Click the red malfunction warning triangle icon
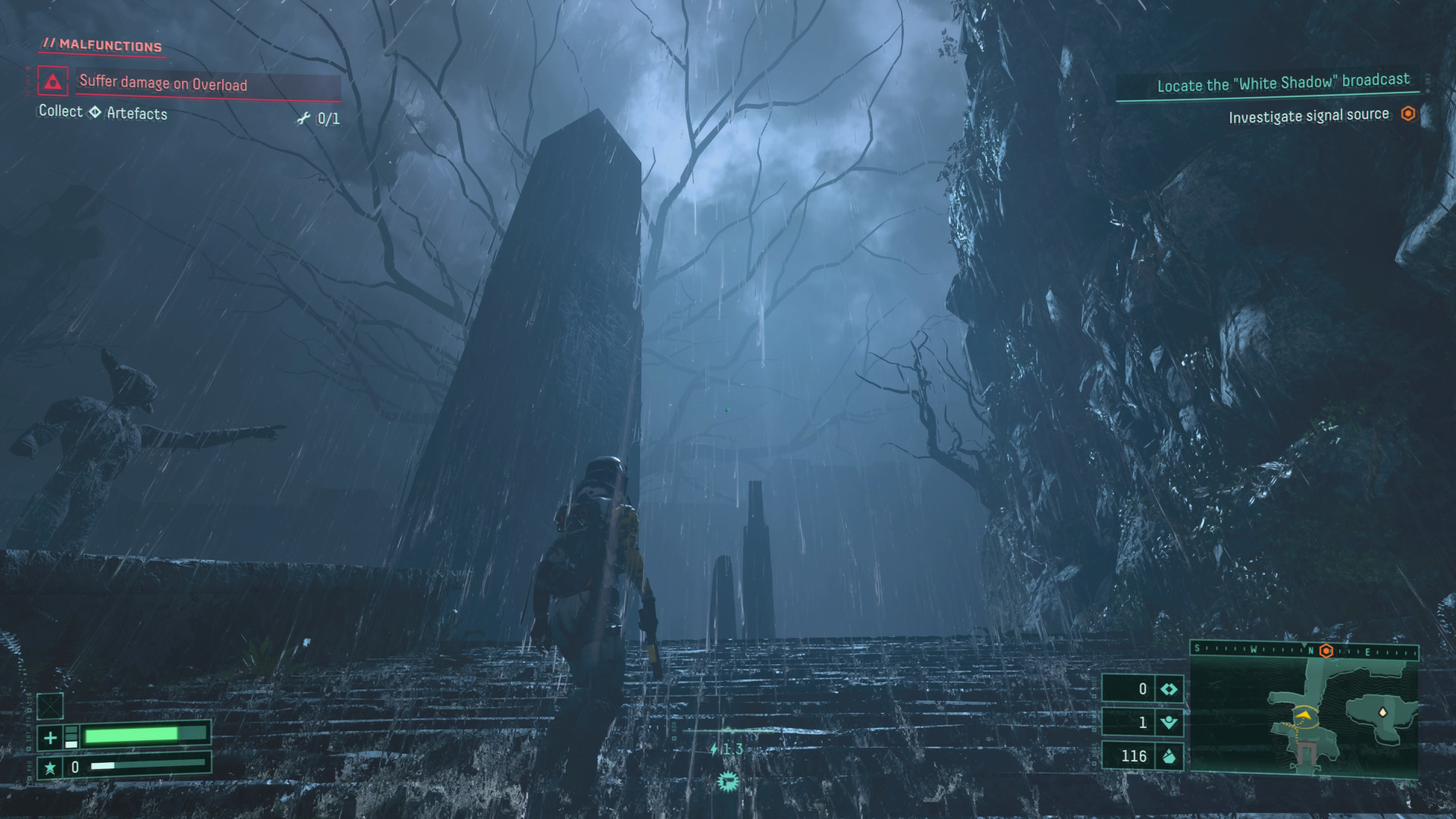This screenshot has width=1456, height=819. (x=52, y=82)
